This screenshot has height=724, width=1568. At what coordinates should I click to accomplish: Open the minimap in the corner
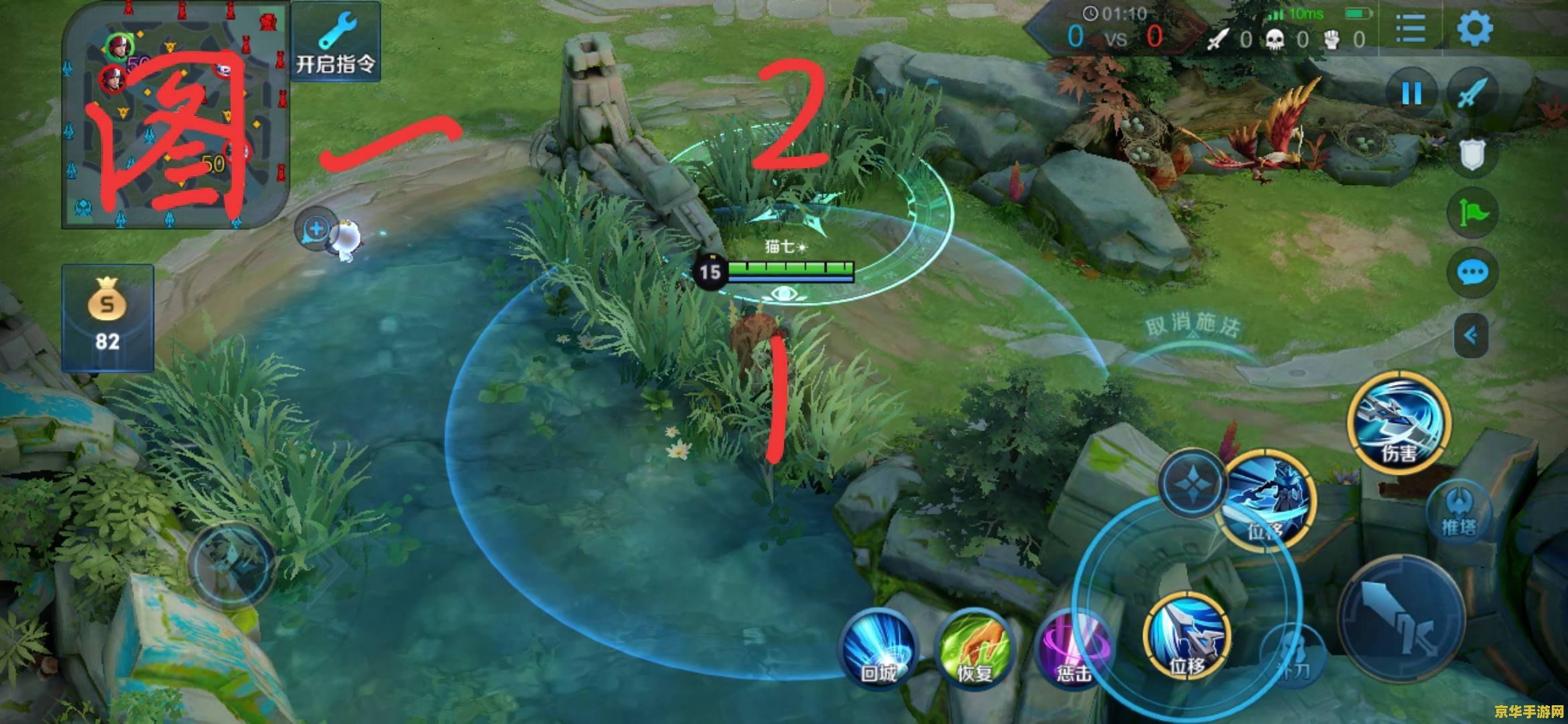tap(176, 115)
